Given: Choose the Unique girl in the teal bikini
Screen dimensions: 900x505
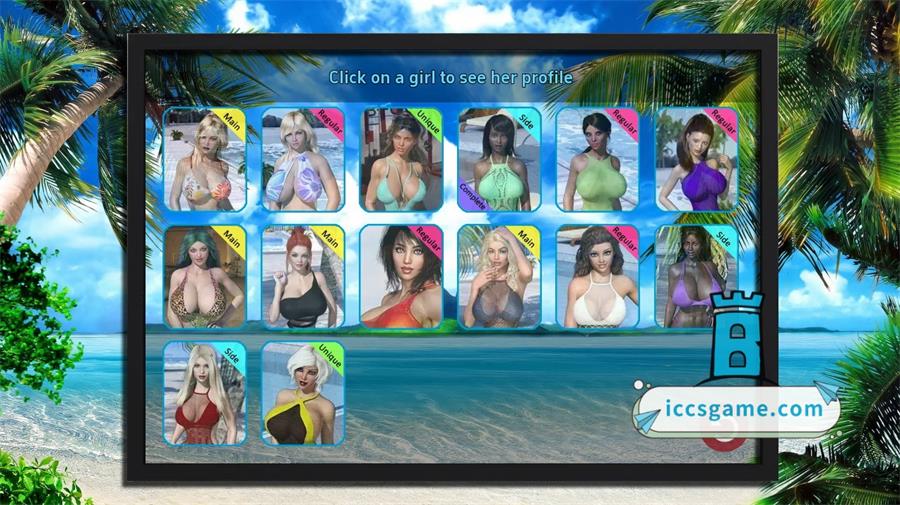Looking at the screenshot, I should [401, 160].
